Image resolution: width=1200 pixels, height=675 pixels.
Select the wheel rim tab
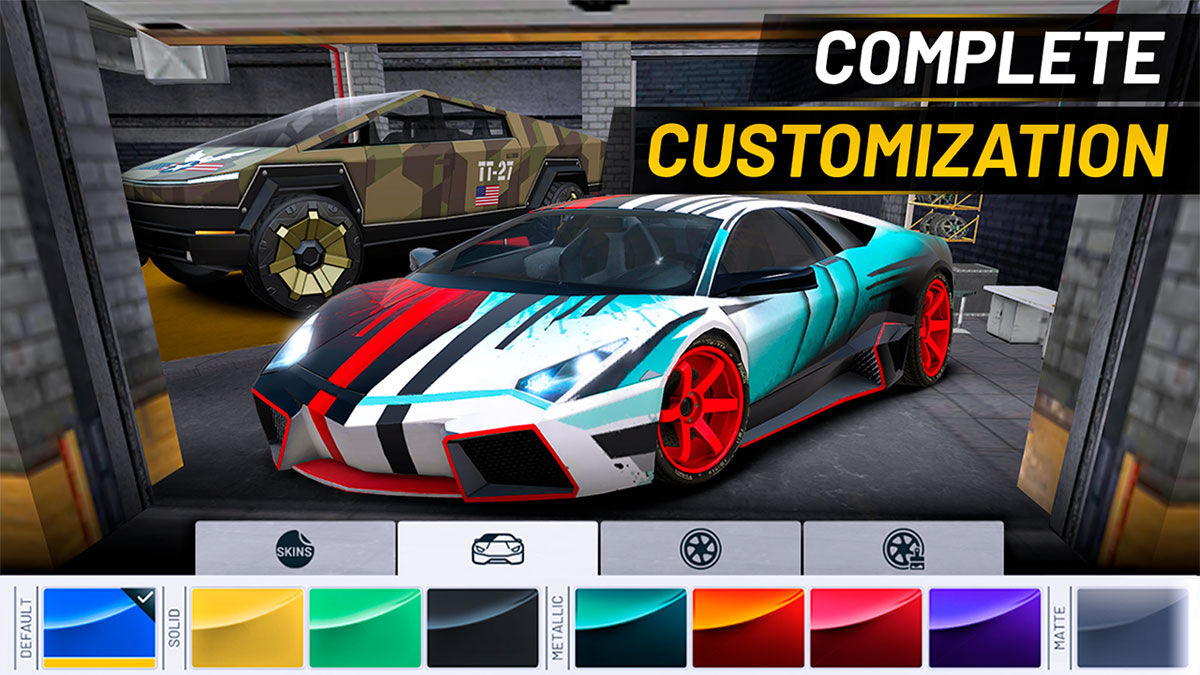[700, 548]
